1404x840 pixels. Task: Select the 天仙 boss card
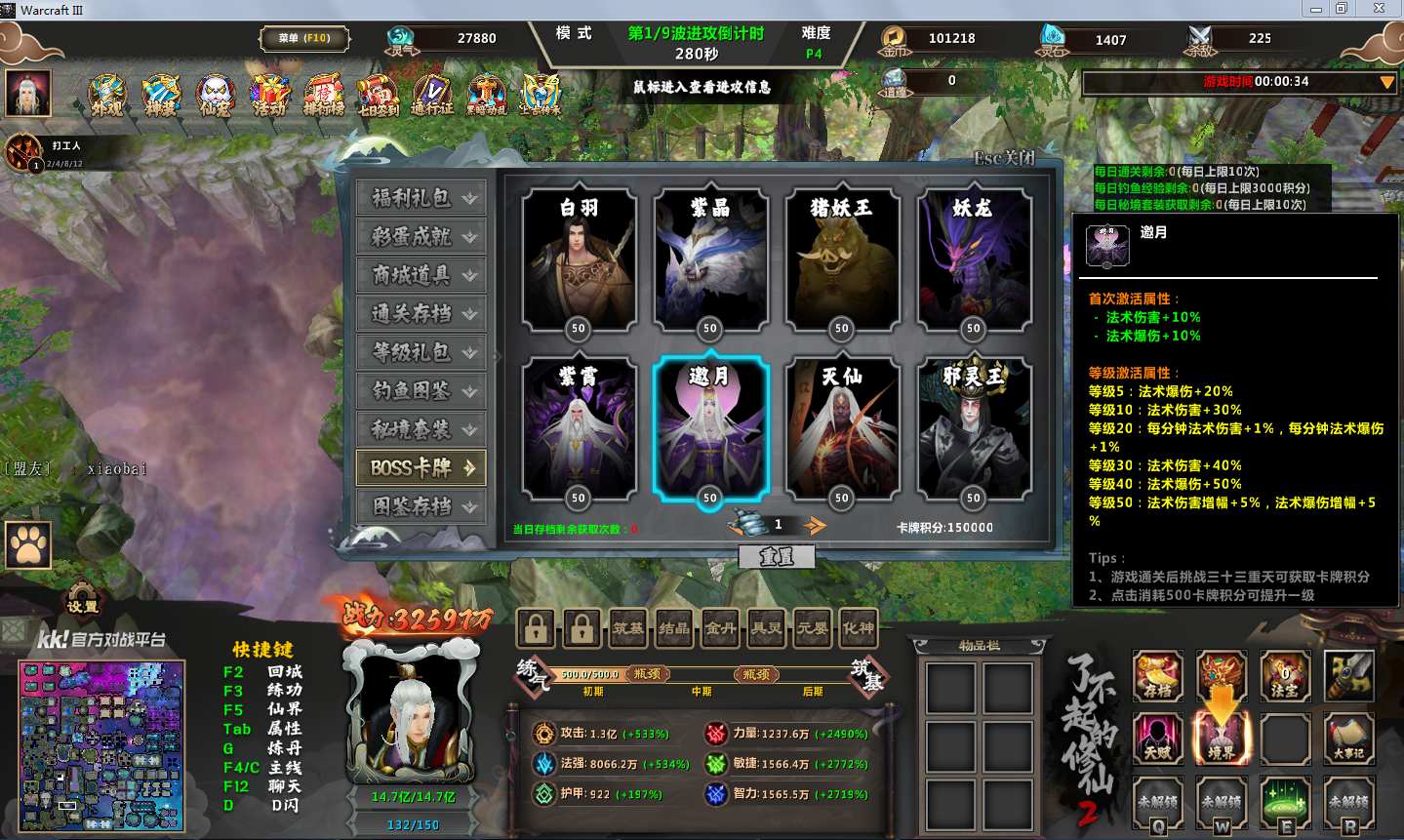(841, 429)
